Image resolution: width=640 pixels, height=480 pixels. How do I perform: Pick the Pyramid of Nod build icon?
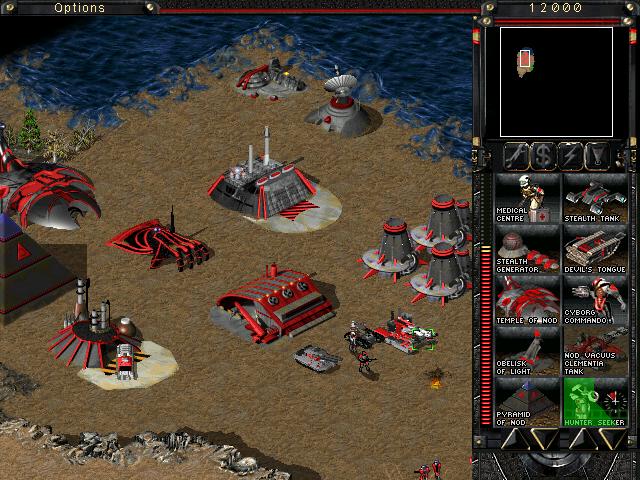tap(527, 402)
